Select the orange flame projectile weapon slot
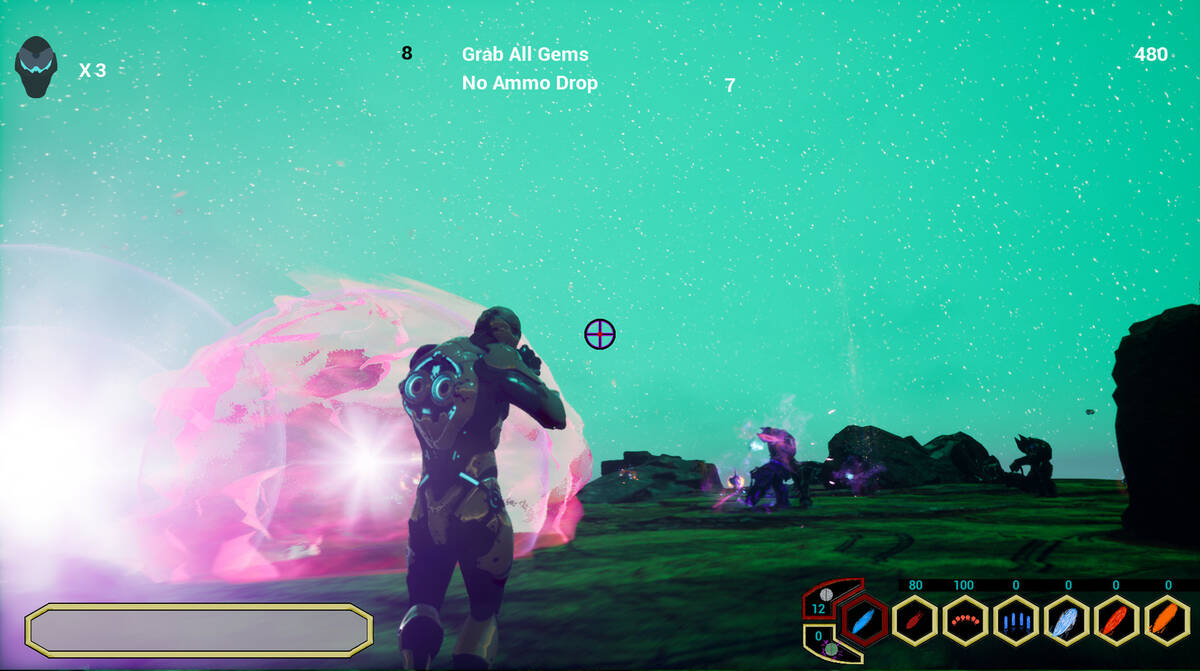This screenshot has height=671, width=1200. point(1167,621)
